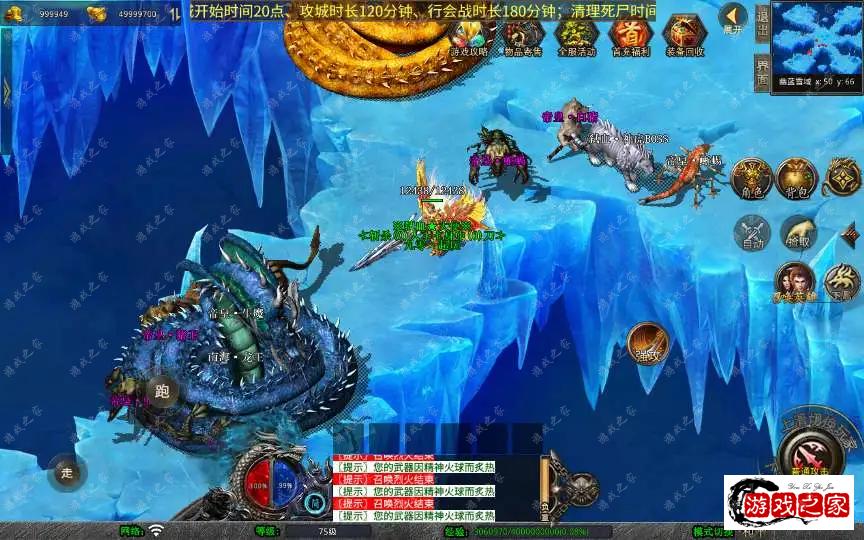Switch to 走 walk mode
This screenshot has width=864, height=540.
coord(67,472)
